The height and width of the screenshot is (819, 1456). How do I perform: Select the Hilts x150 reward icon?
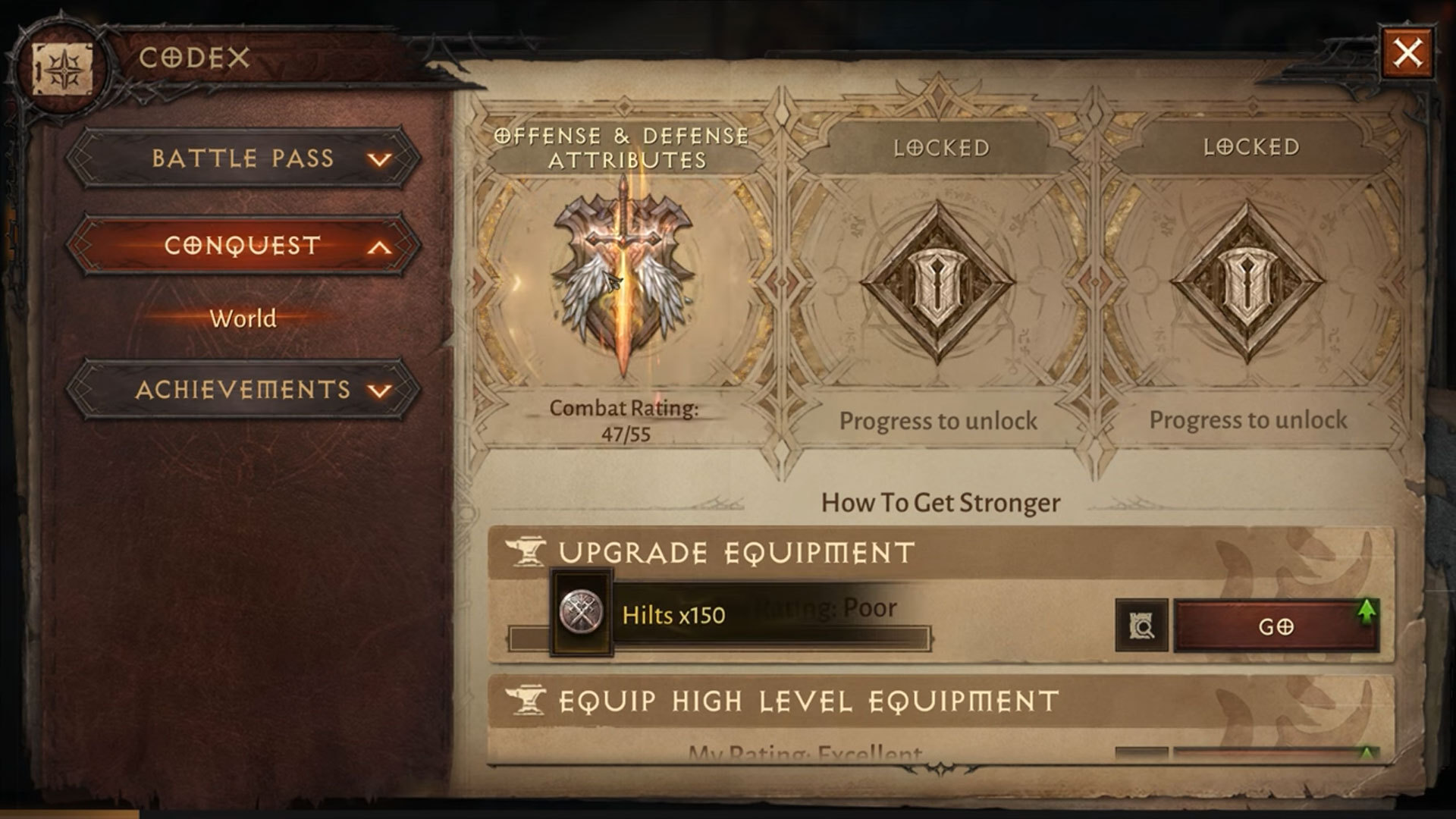pos(581,613)
